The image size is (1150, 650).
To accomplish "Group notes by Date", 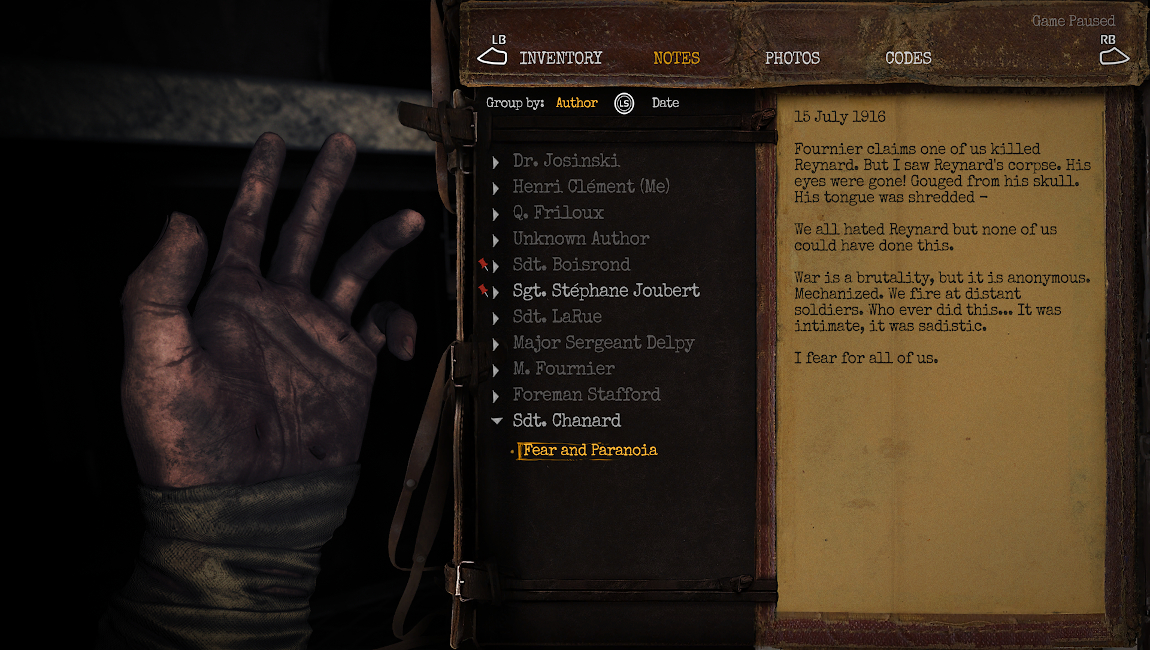I will 665,103.
